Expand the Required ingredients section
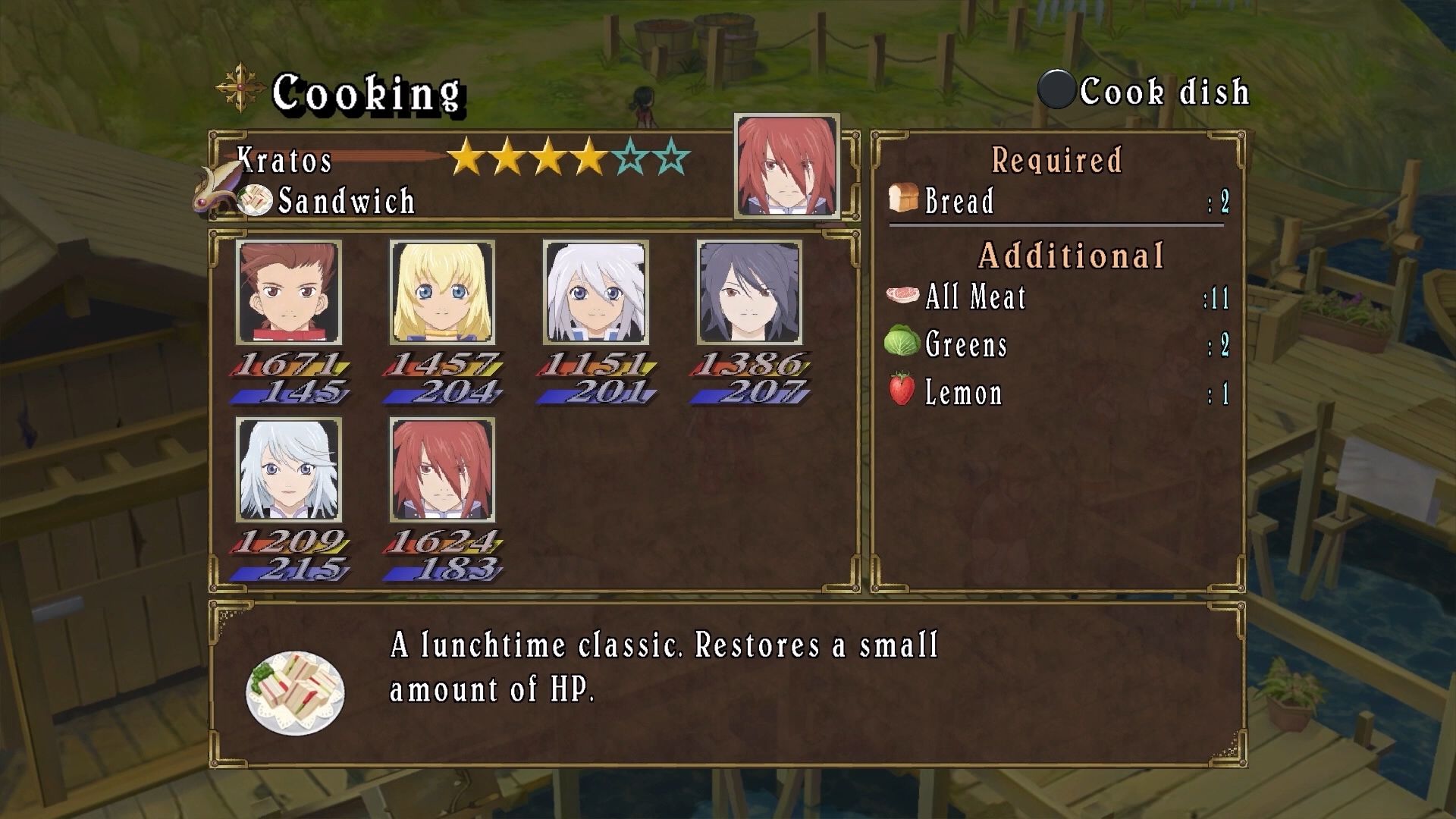This screenshot has width=1456, height=819. (x=1056, y=161)
